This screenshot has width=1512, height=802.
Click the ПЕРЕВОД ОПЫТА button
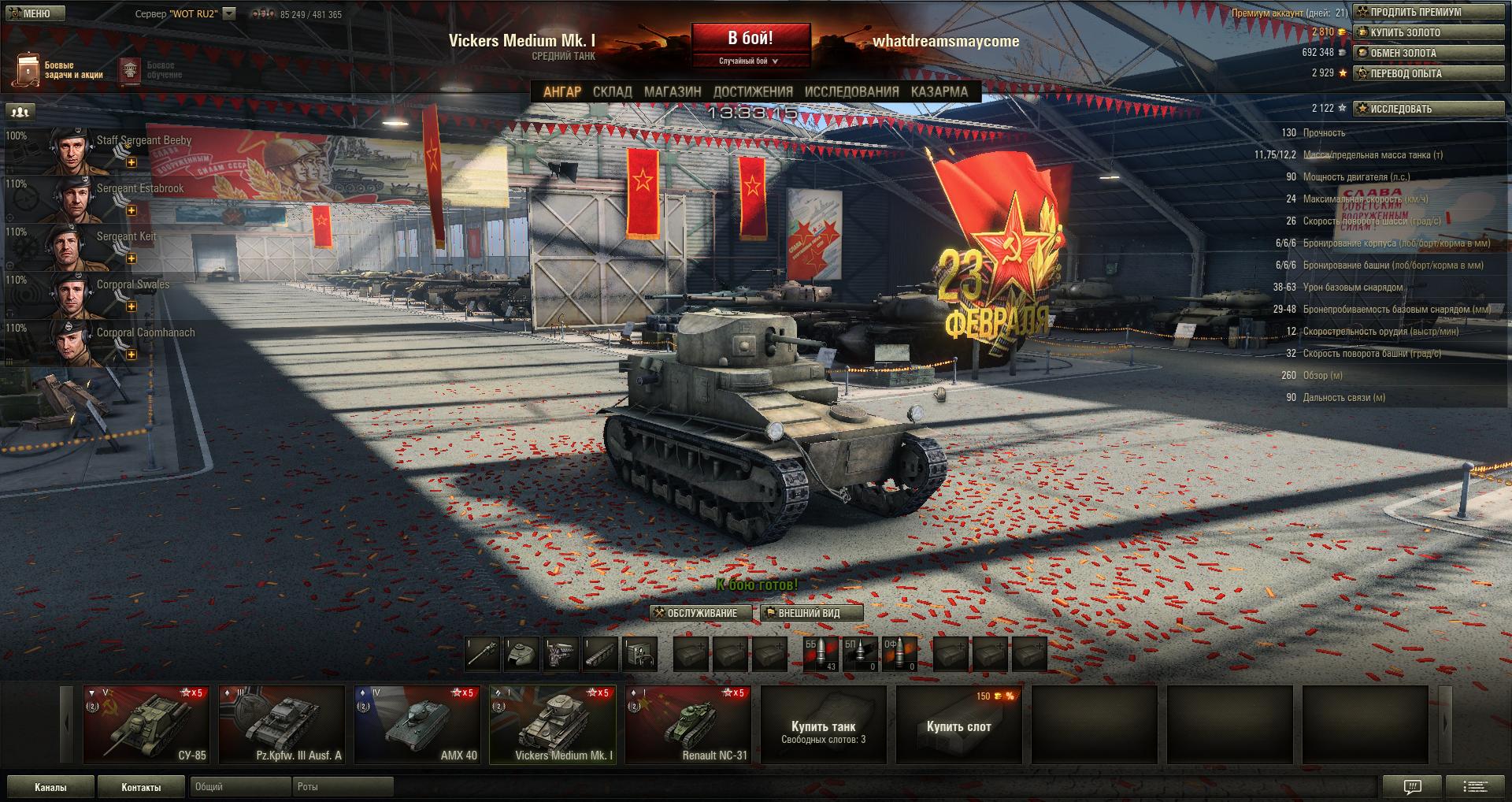click(x=1428, y=73)
